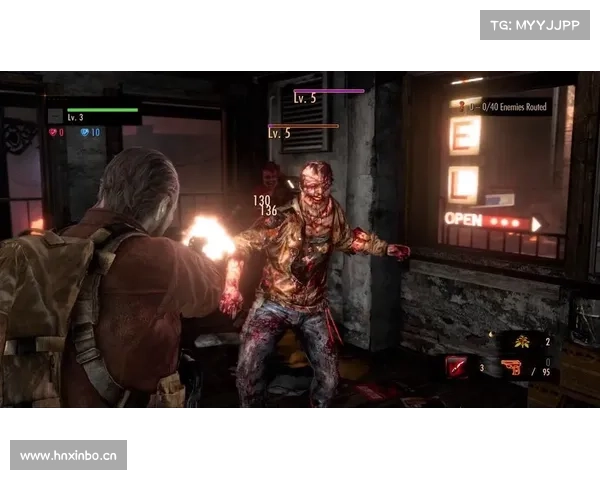Select the green herb item icon
This screenshot has width=600, height=480.
(x=522, y=342)
